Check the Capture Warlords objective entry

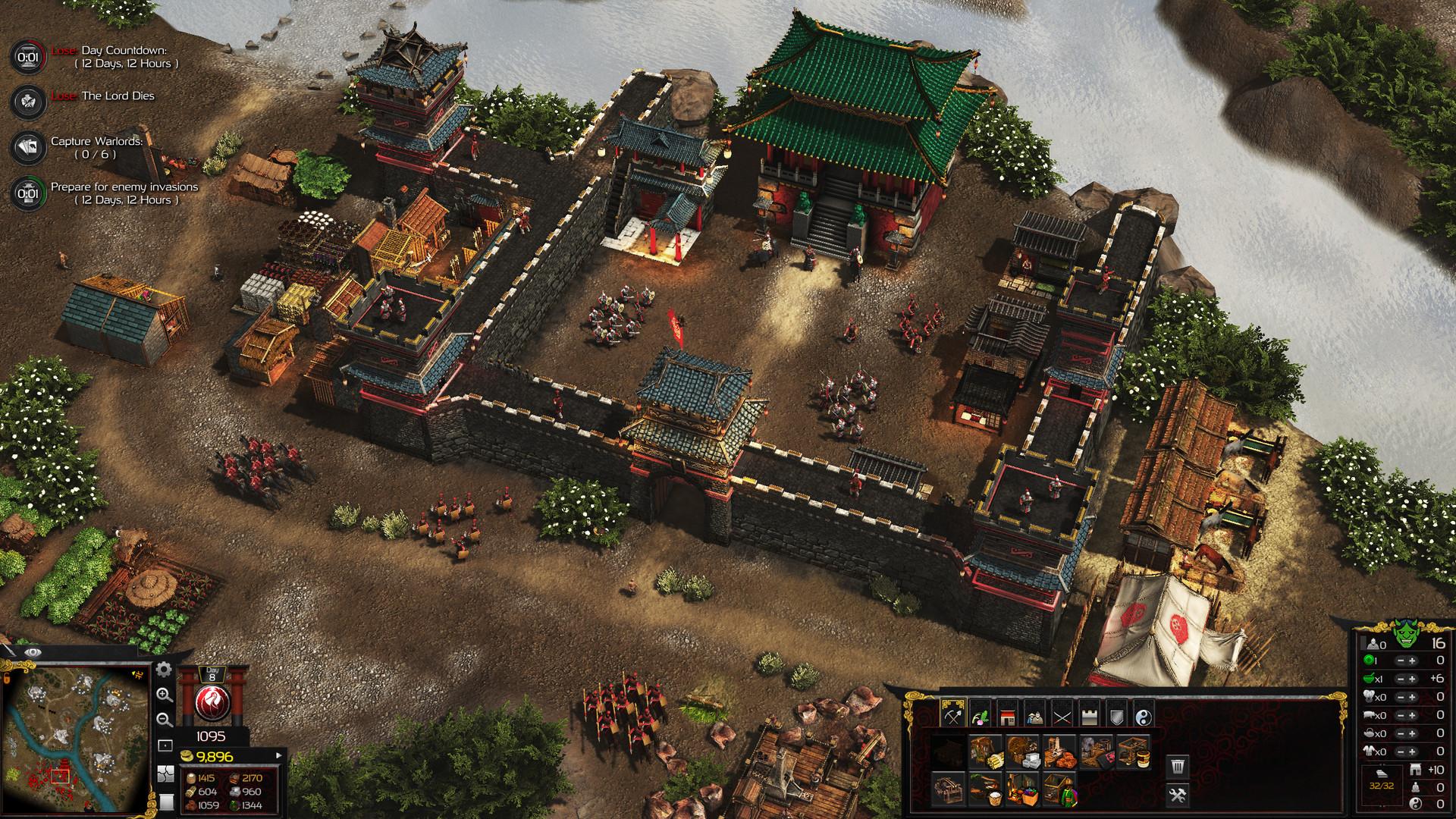pyautogui.click(x=99, y=146)
